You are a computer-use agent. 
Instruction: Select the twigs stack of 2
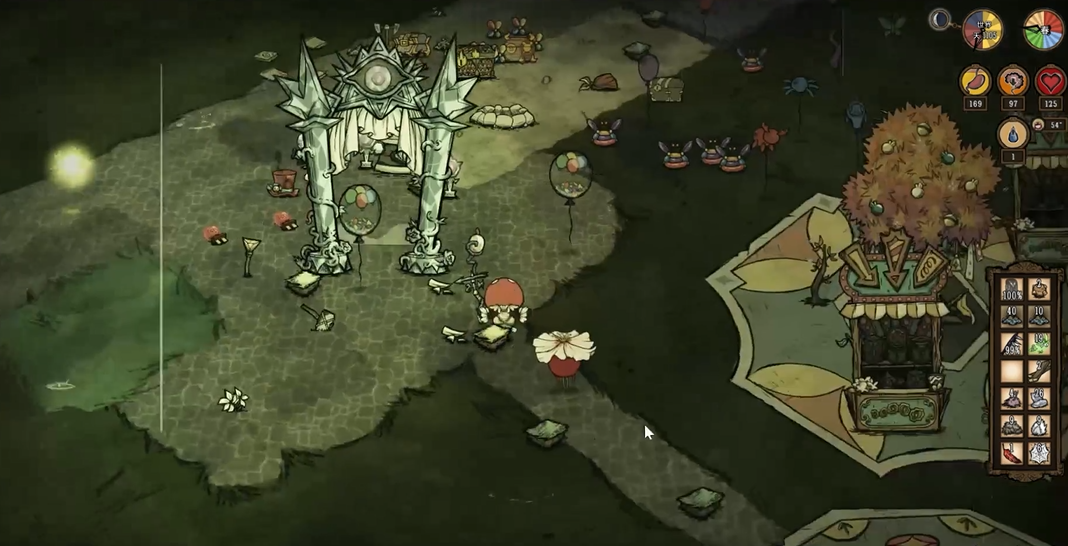(x=1039, y=371)
